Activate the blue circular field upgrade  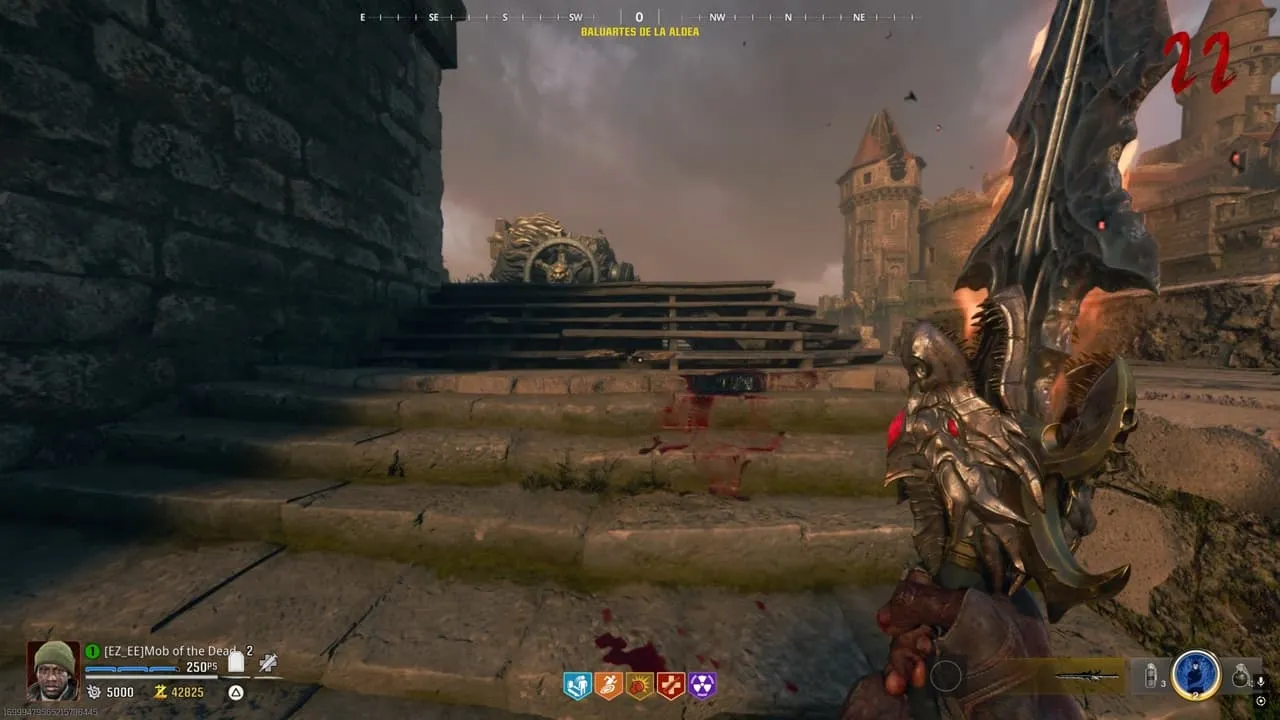(1195, 675)
